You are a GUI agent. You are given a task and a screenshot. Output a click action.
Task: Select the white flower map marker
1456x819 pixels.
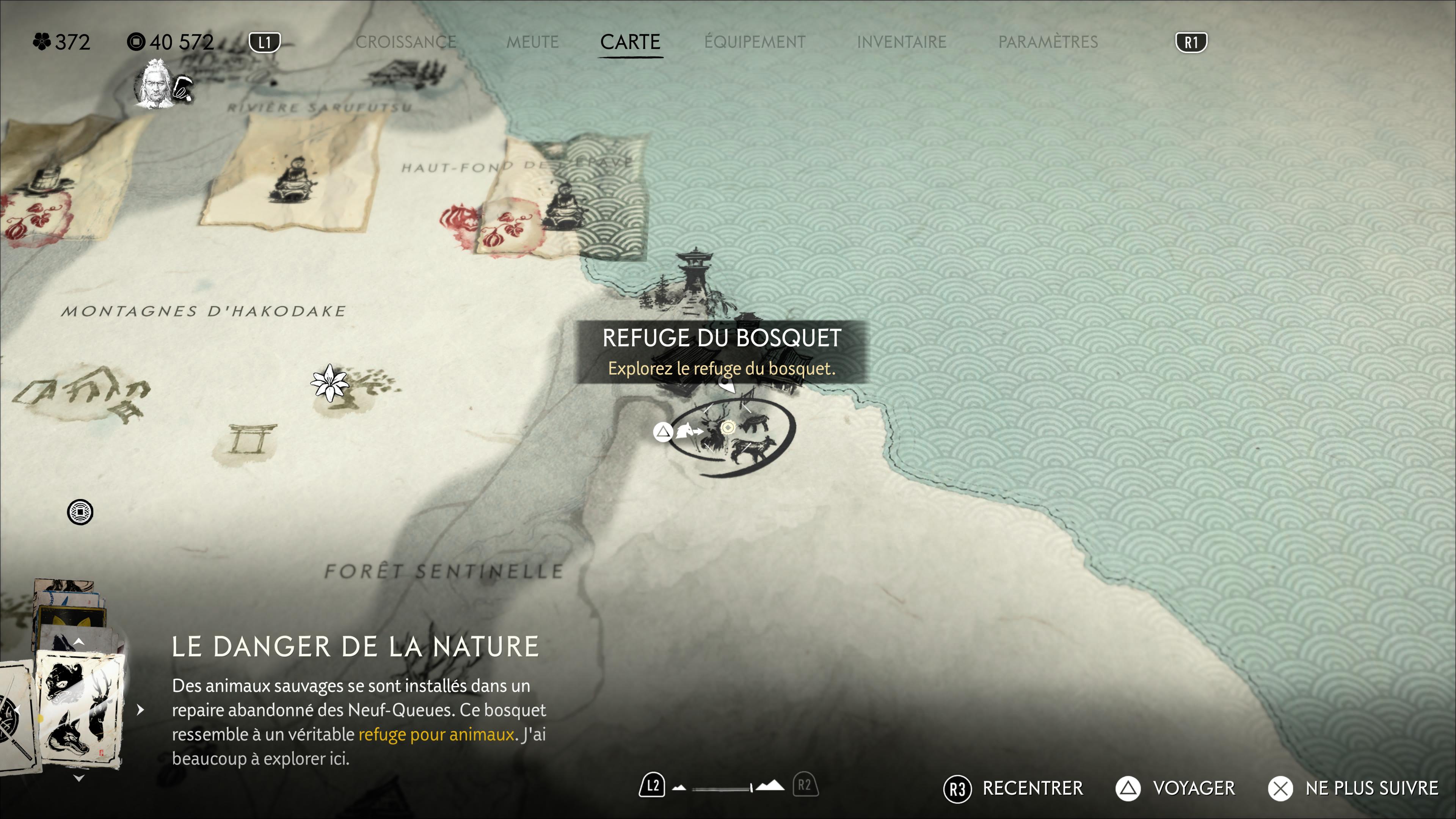coord(329,383)
